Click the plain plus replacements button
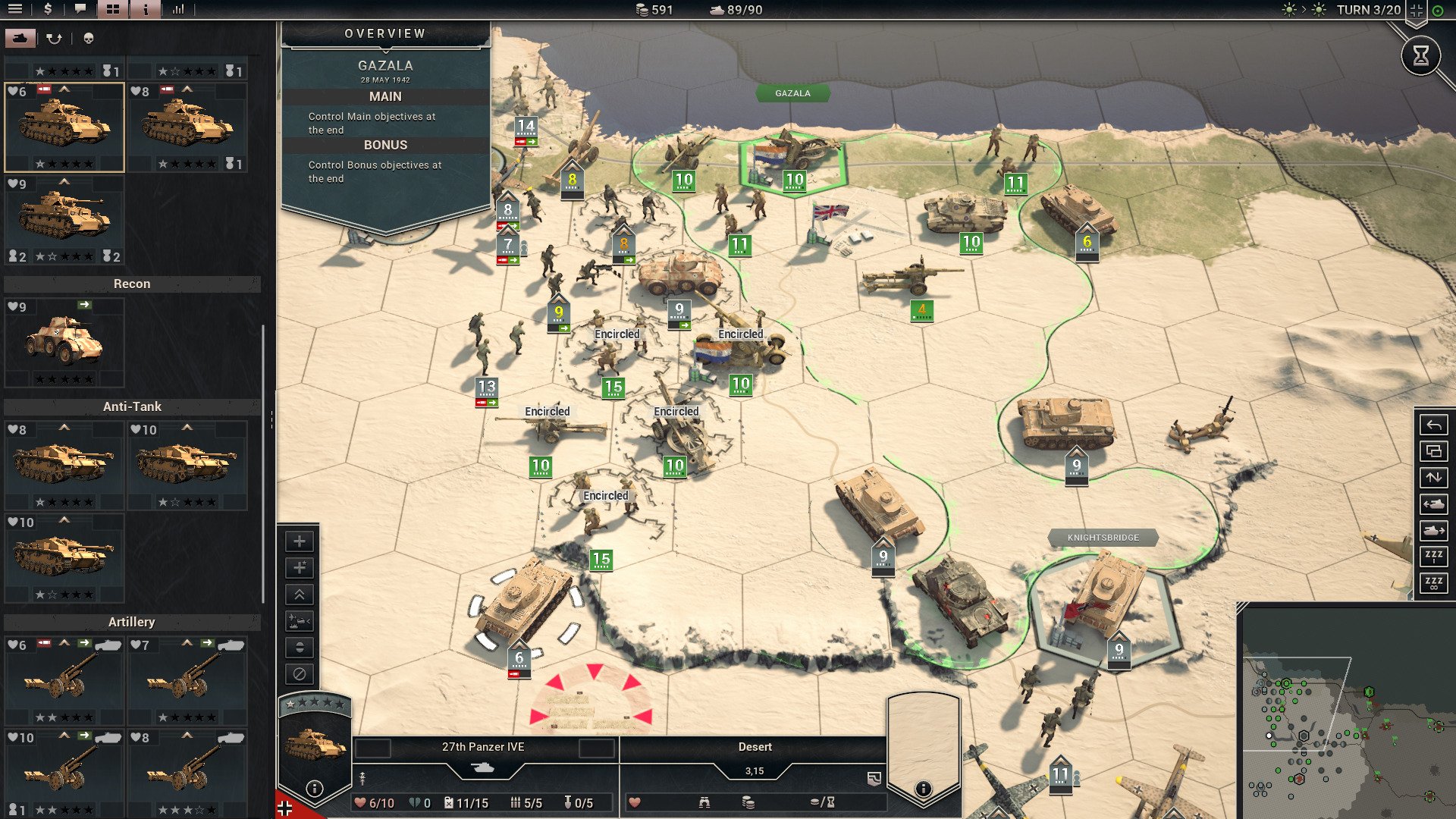 pyautogui.click(x=300, y=541)
